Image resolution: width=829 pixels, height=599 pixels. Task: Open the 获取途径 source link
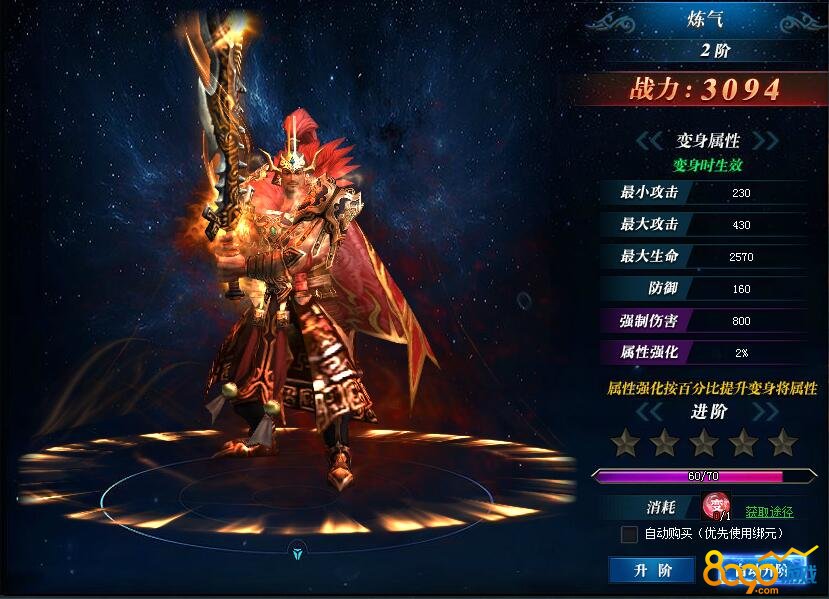[x=769, y=512]
